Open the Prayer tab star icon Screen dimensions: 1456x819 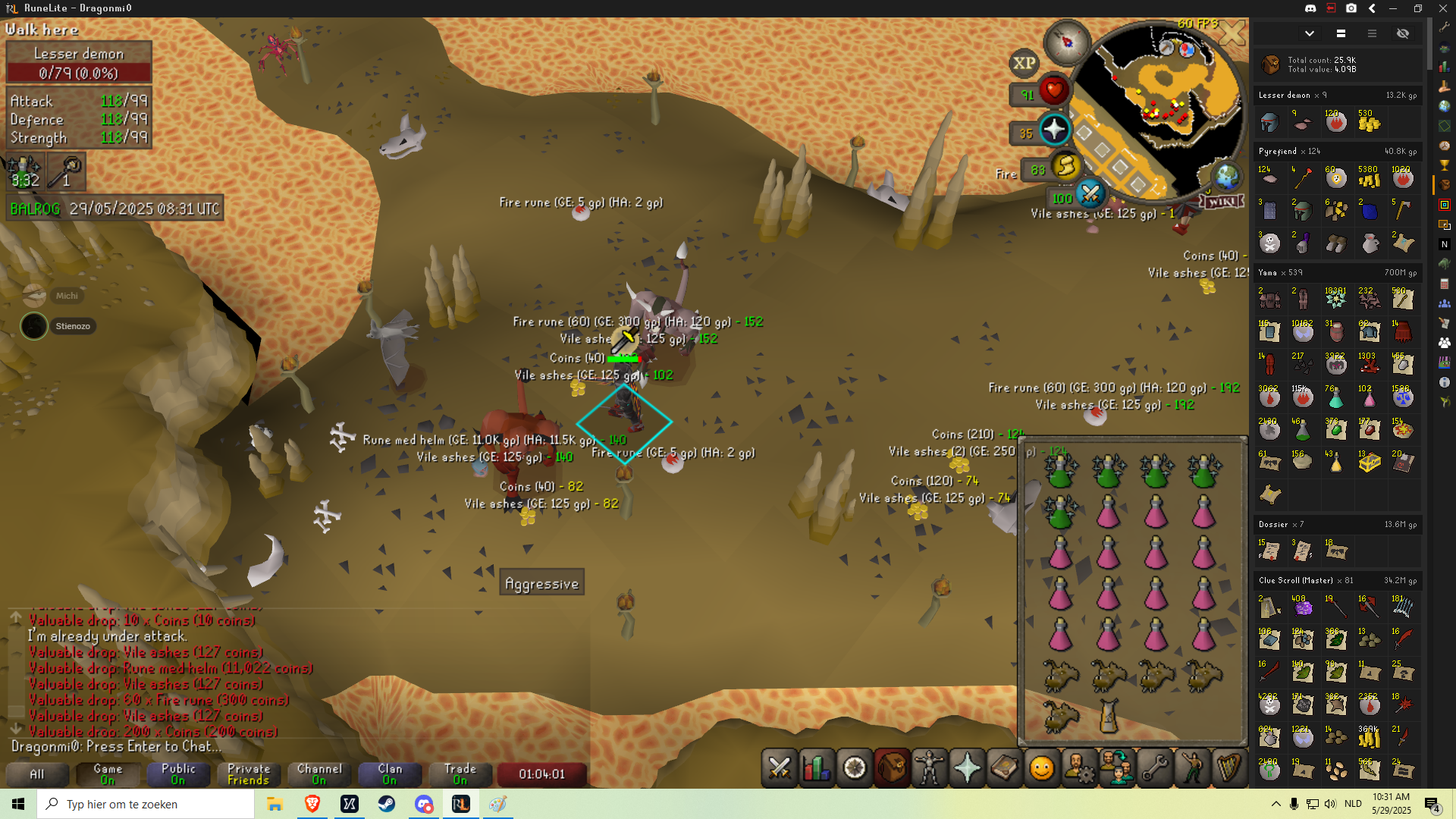point(967,768)
